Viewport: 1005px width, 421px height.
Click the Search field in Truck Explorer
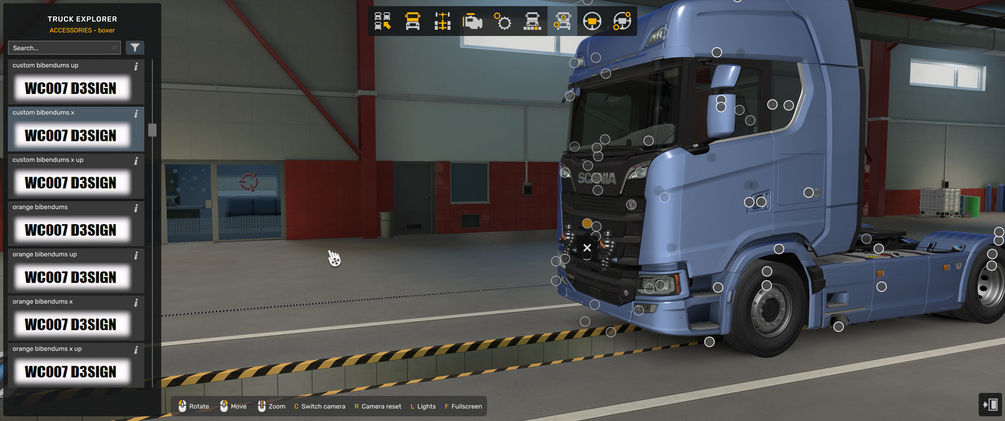(58, 48)
